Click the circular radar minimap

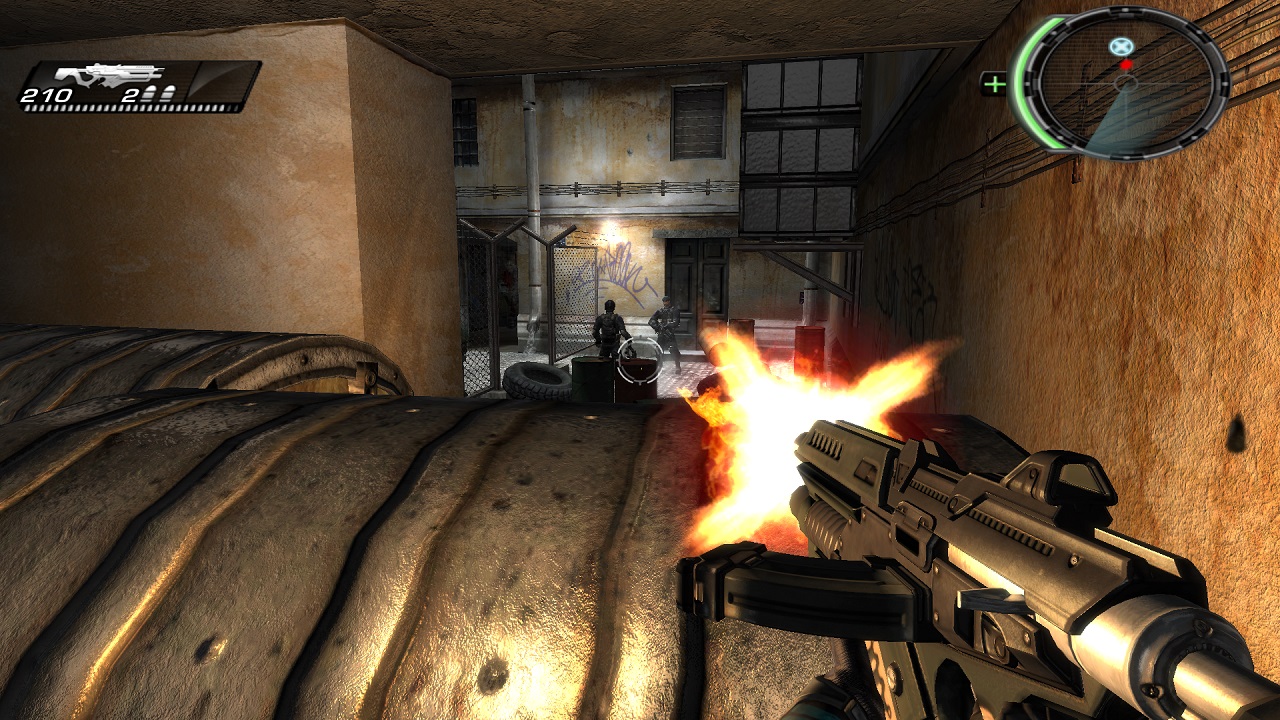point(1126,83)
